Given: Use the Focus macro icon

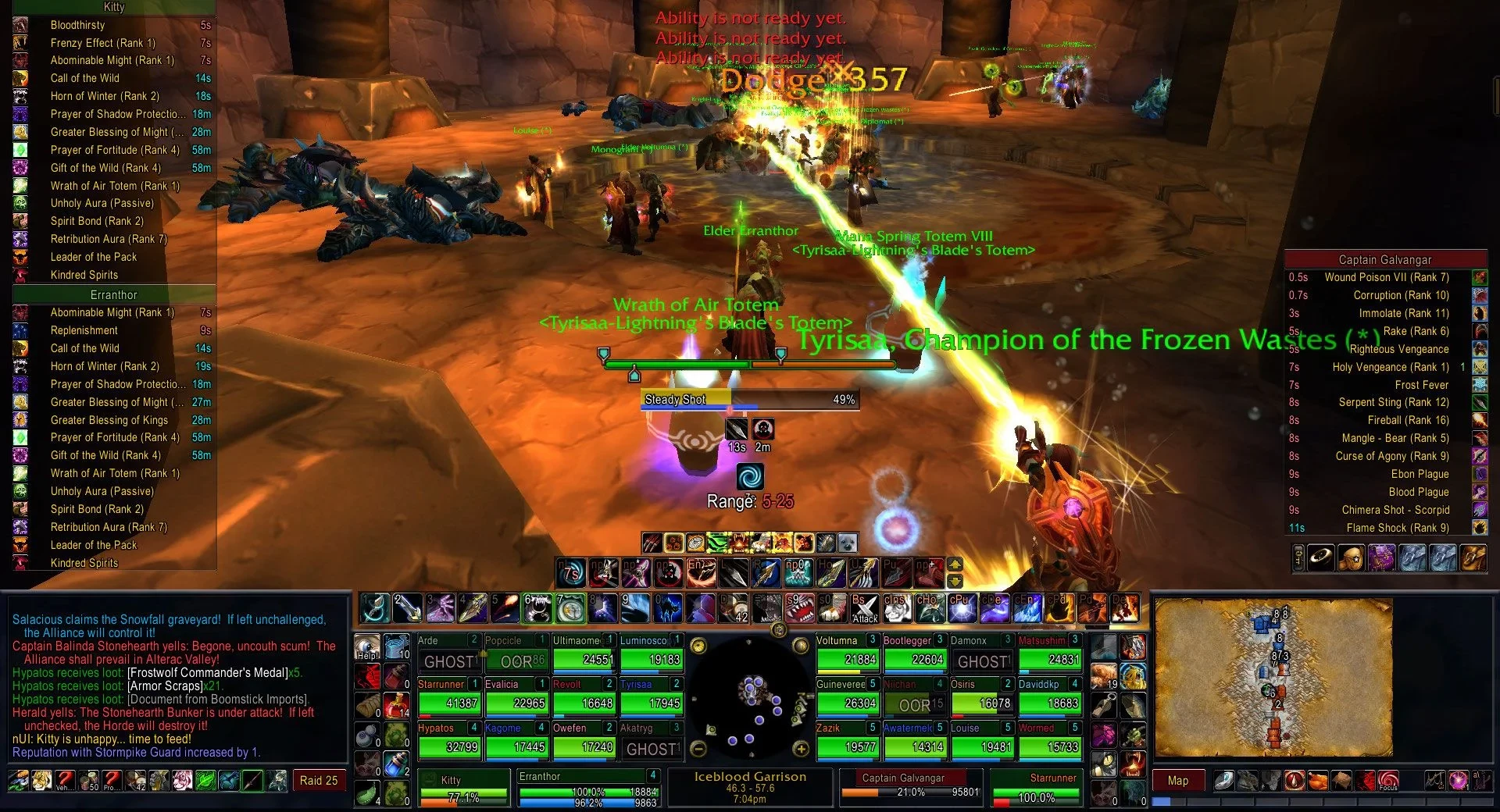Looking at the screenshot, I should [1387, 780].
